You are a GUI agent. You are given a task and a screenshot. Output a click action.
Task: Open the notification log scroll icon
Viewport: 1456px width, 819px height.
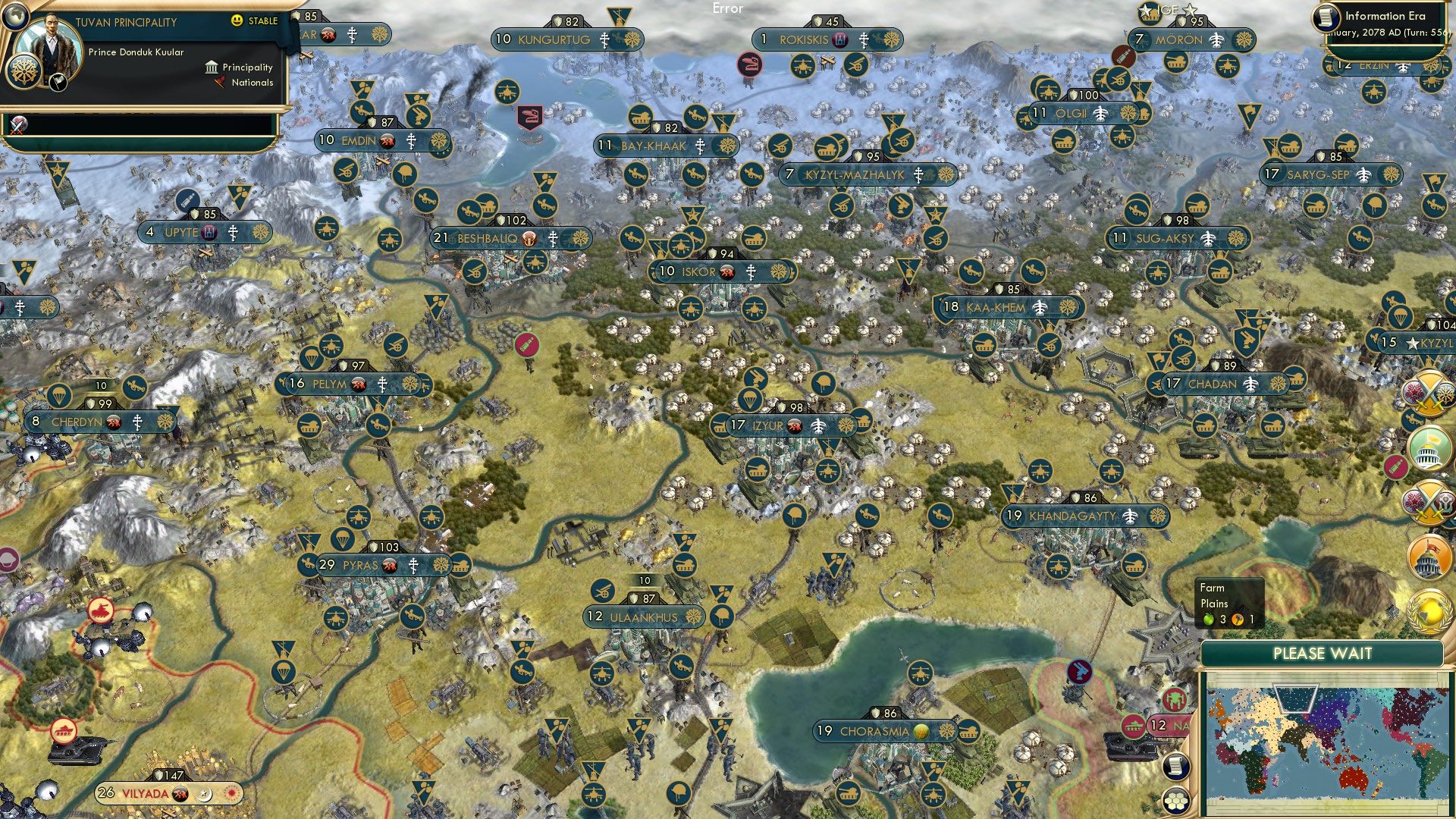pos(1175,766)
